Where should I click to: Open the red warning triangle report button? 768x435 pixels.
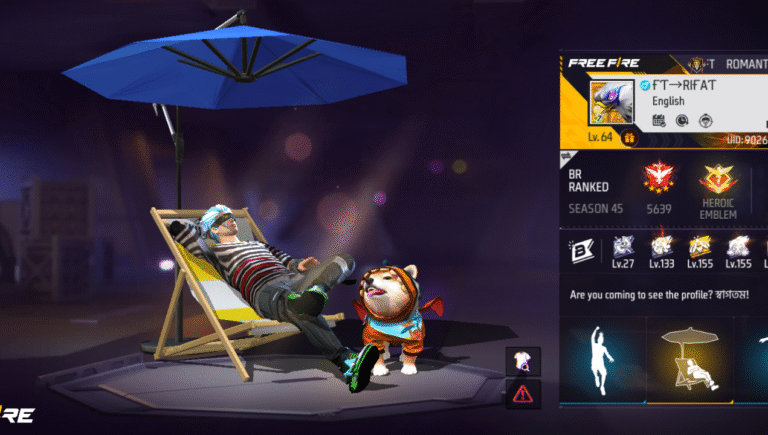coord(524,392)
